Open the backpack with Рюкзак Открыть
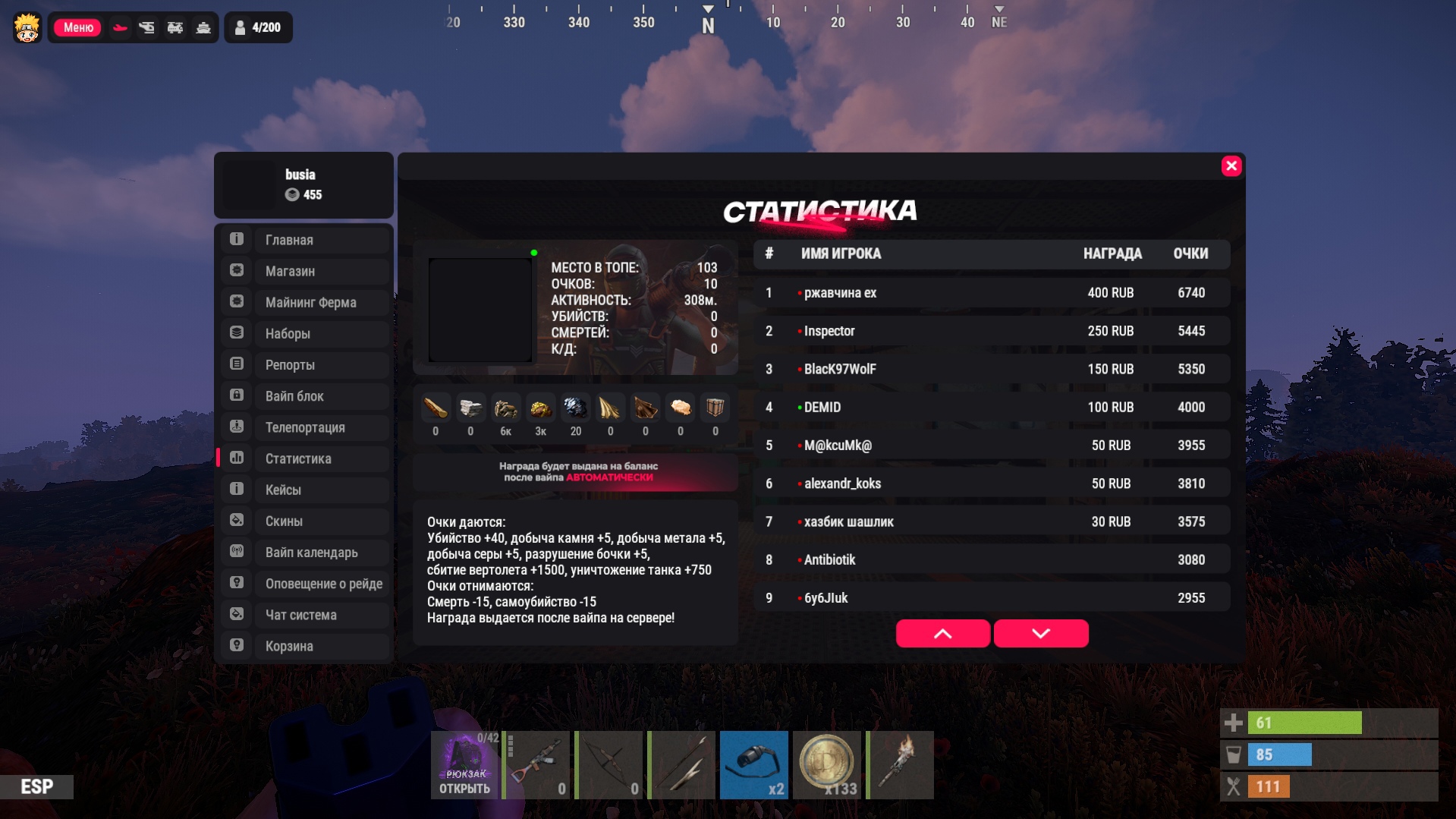 click(x=464, y=765)
